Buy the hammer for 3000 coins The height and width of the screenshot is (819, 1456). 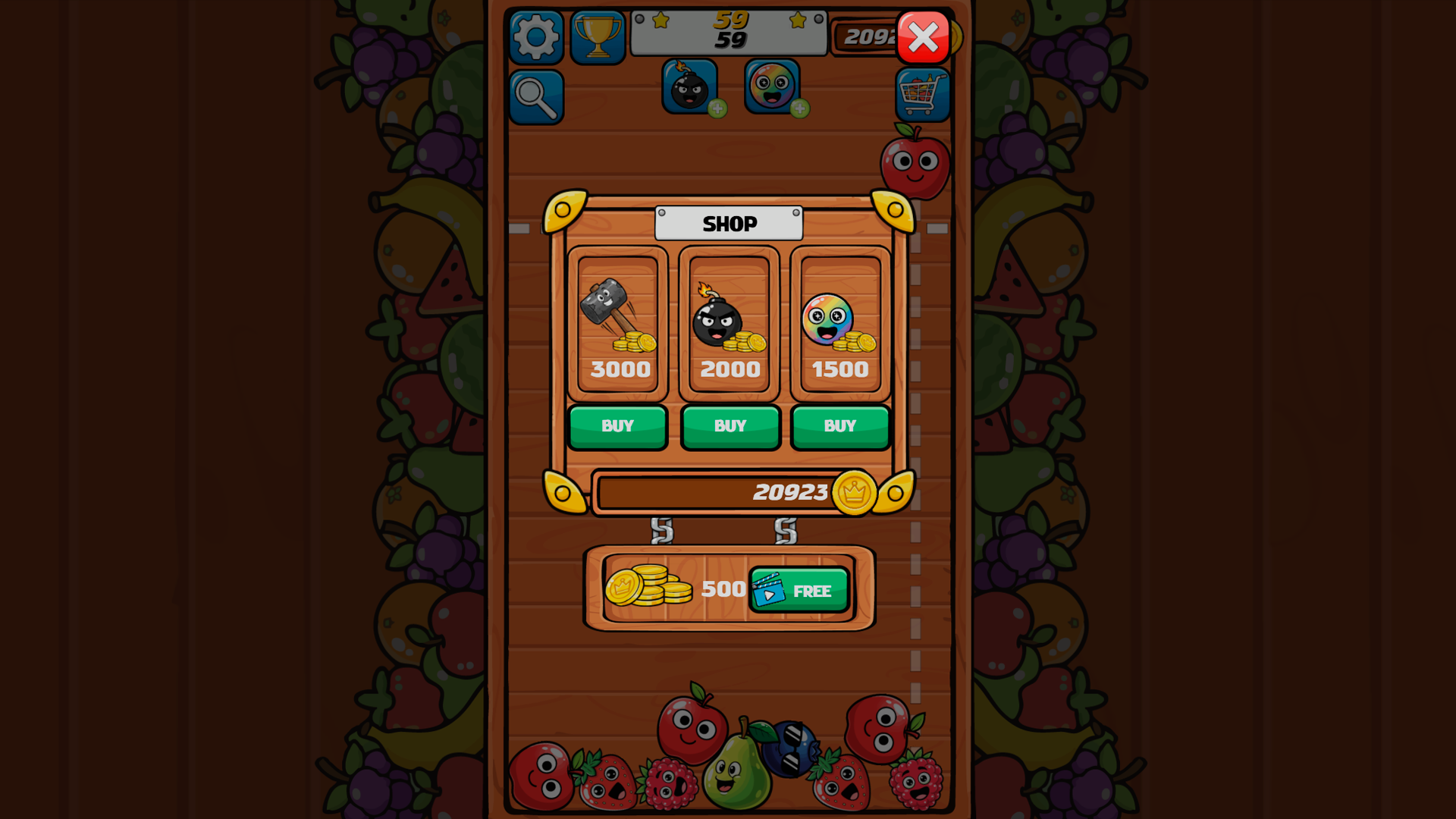617,425
